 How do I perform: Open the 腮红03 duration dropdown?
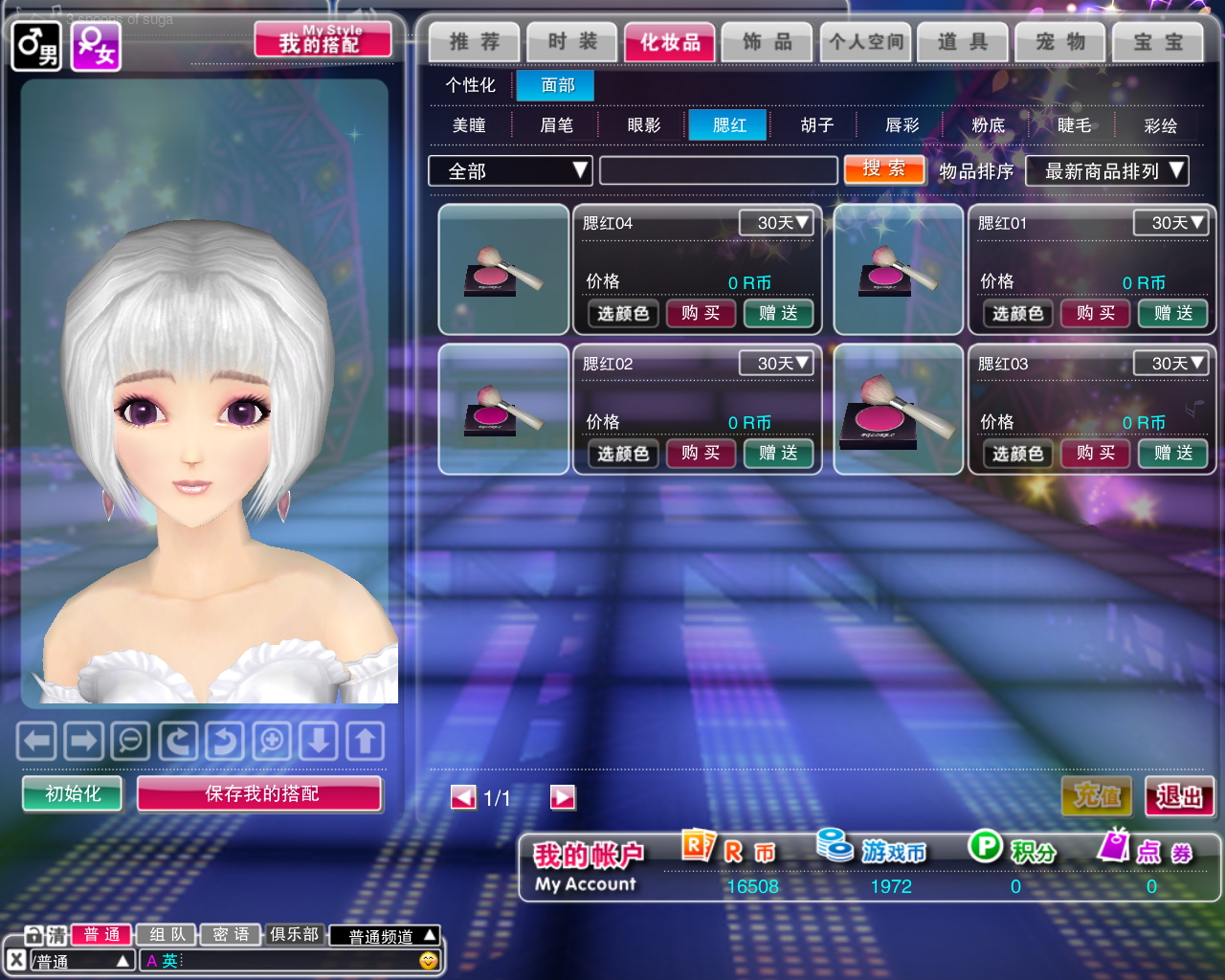point(1169,364)
